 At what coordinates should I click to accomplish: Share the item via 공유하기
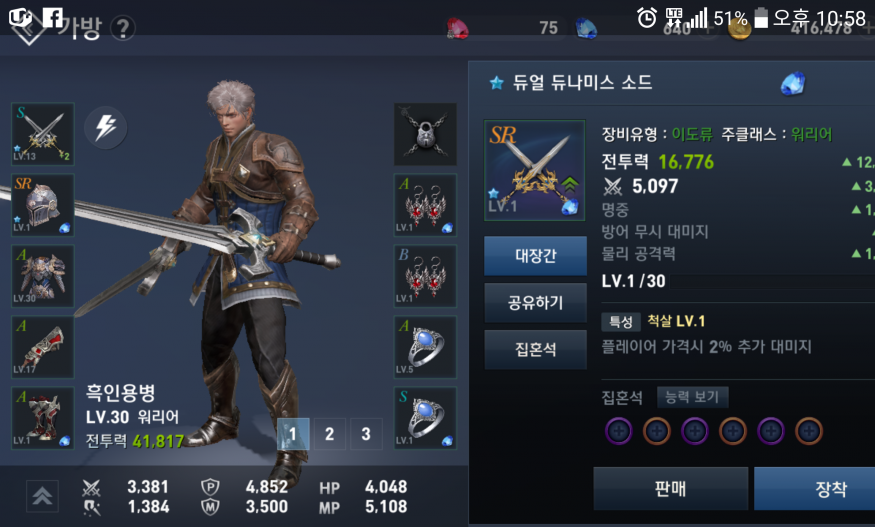(535, 302)
